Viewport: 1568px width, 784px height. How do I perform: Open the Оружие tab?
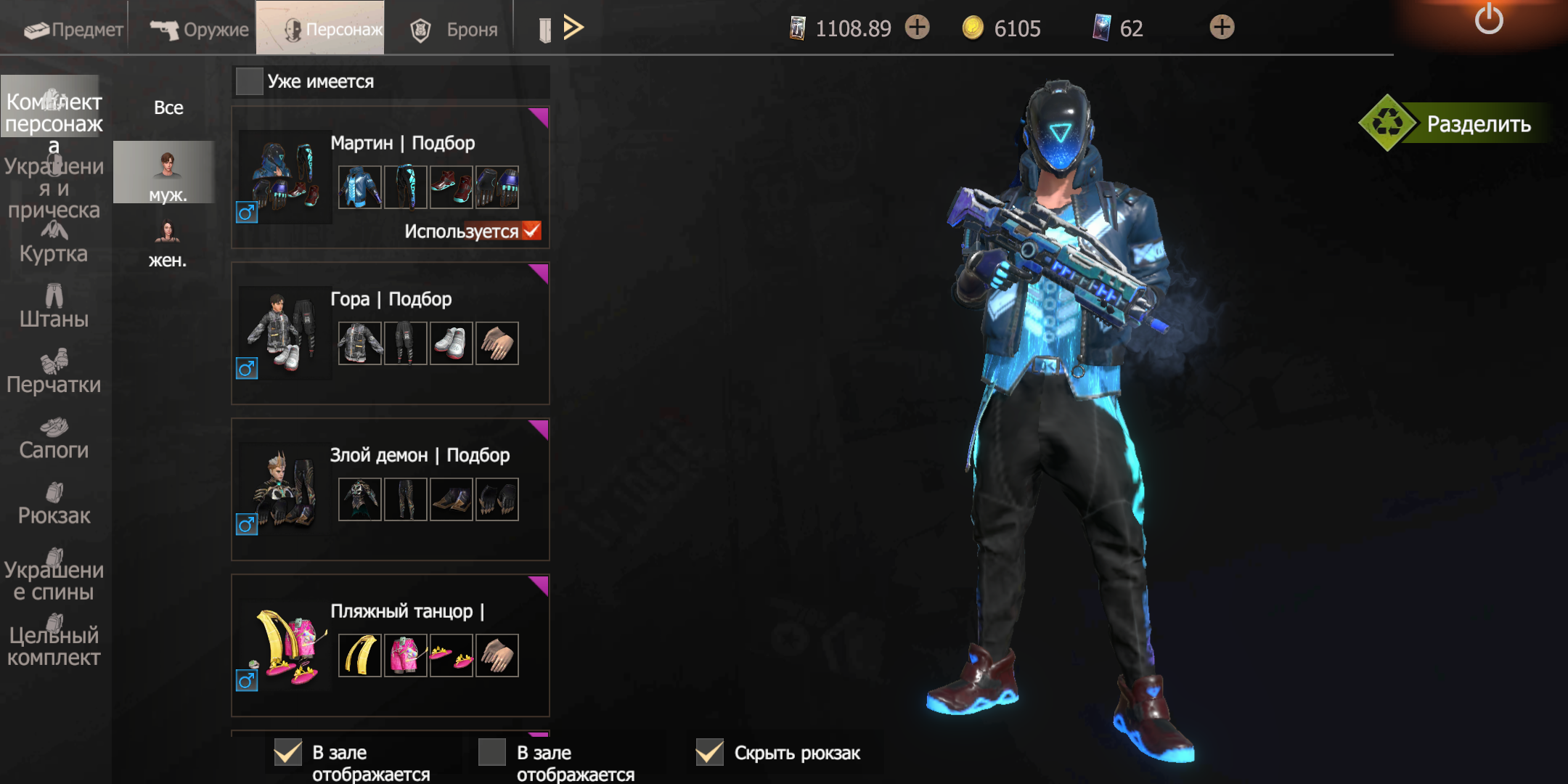click(200, 29)
